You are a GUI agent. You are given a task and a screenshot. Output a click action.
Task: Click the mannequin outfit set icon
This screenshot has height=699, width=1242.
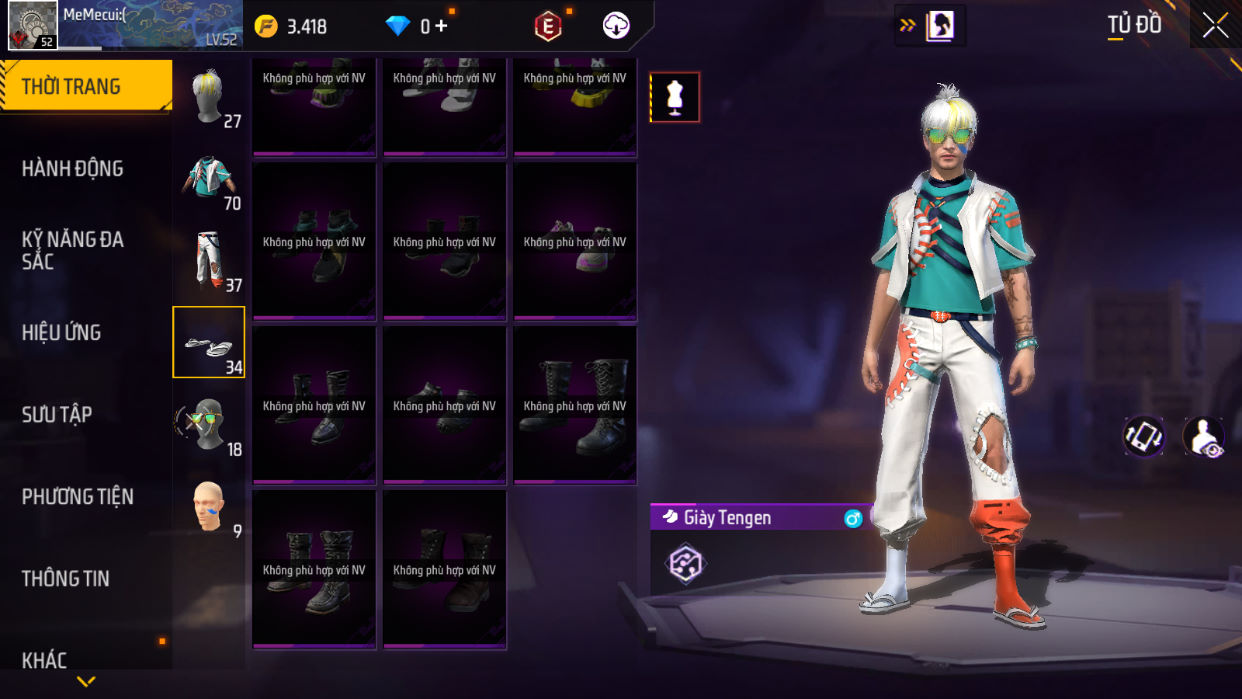click(675, 97)
